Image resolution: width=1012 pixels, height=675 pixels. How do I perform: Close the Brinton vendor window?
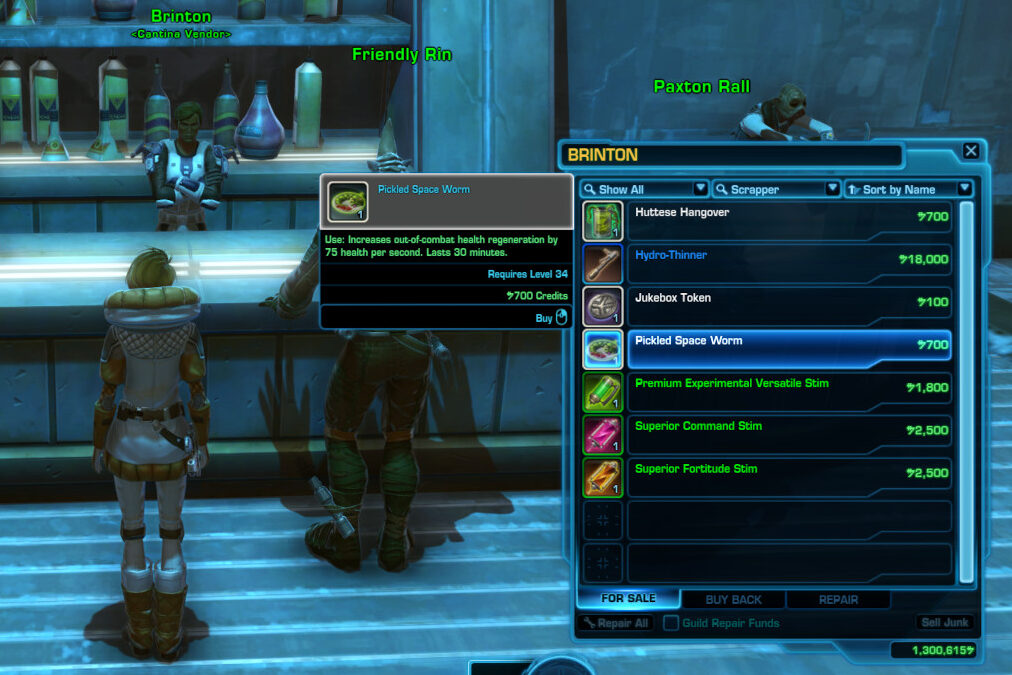tap(970, 152)
